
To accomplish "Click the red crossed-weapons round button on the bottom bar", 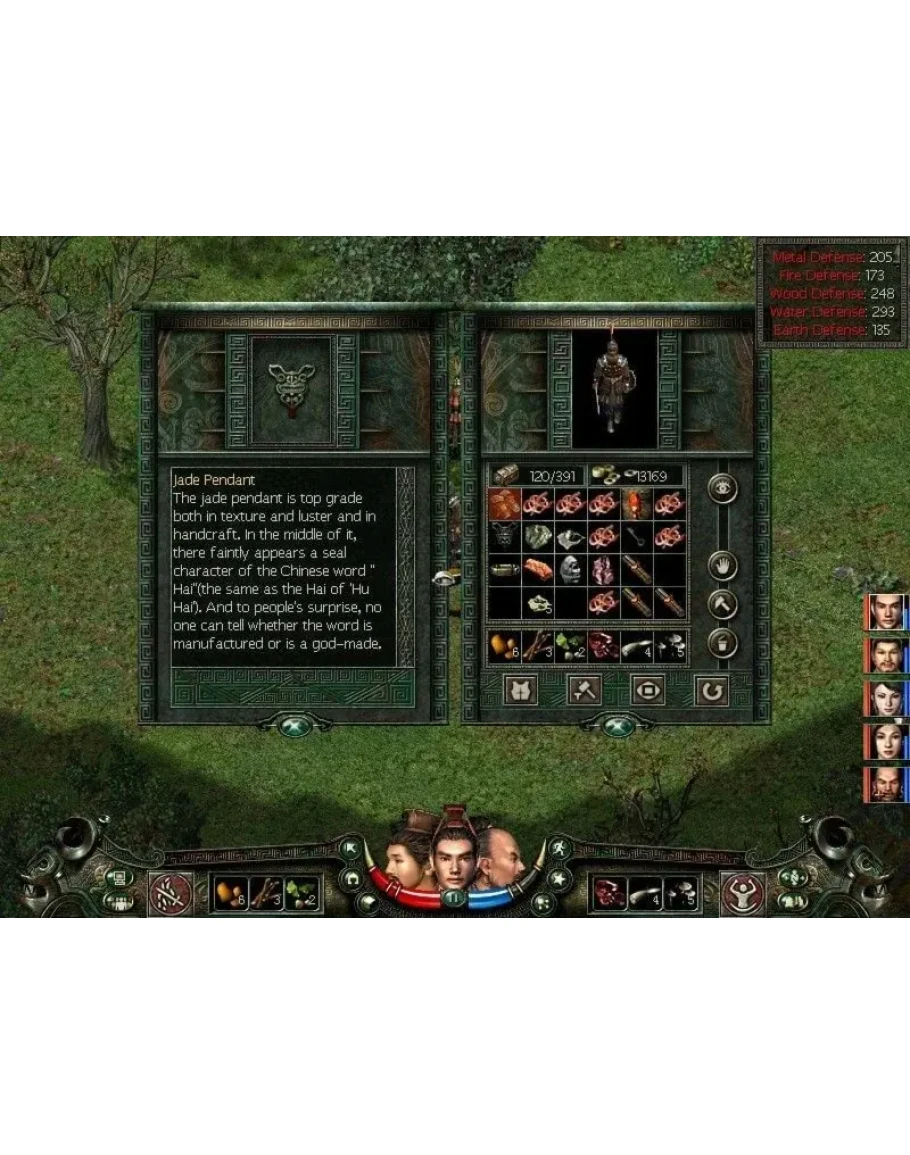I will pyautogui.click(x=170, y=893).
